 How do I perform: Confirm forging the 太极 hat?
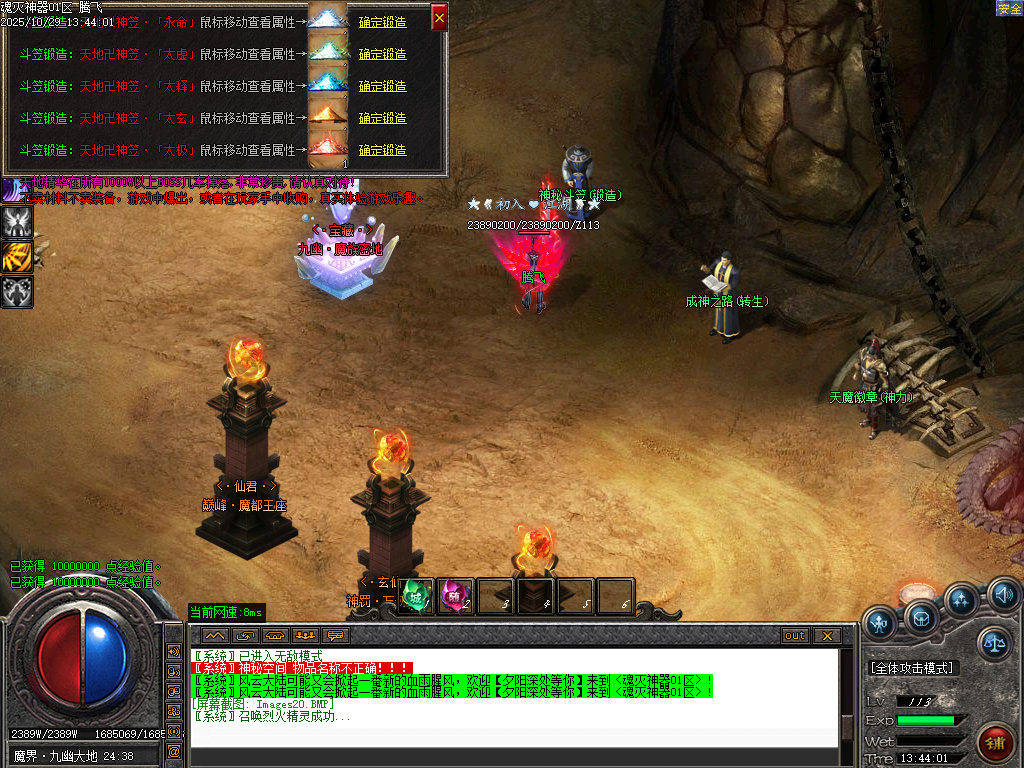tap(382, 150)
